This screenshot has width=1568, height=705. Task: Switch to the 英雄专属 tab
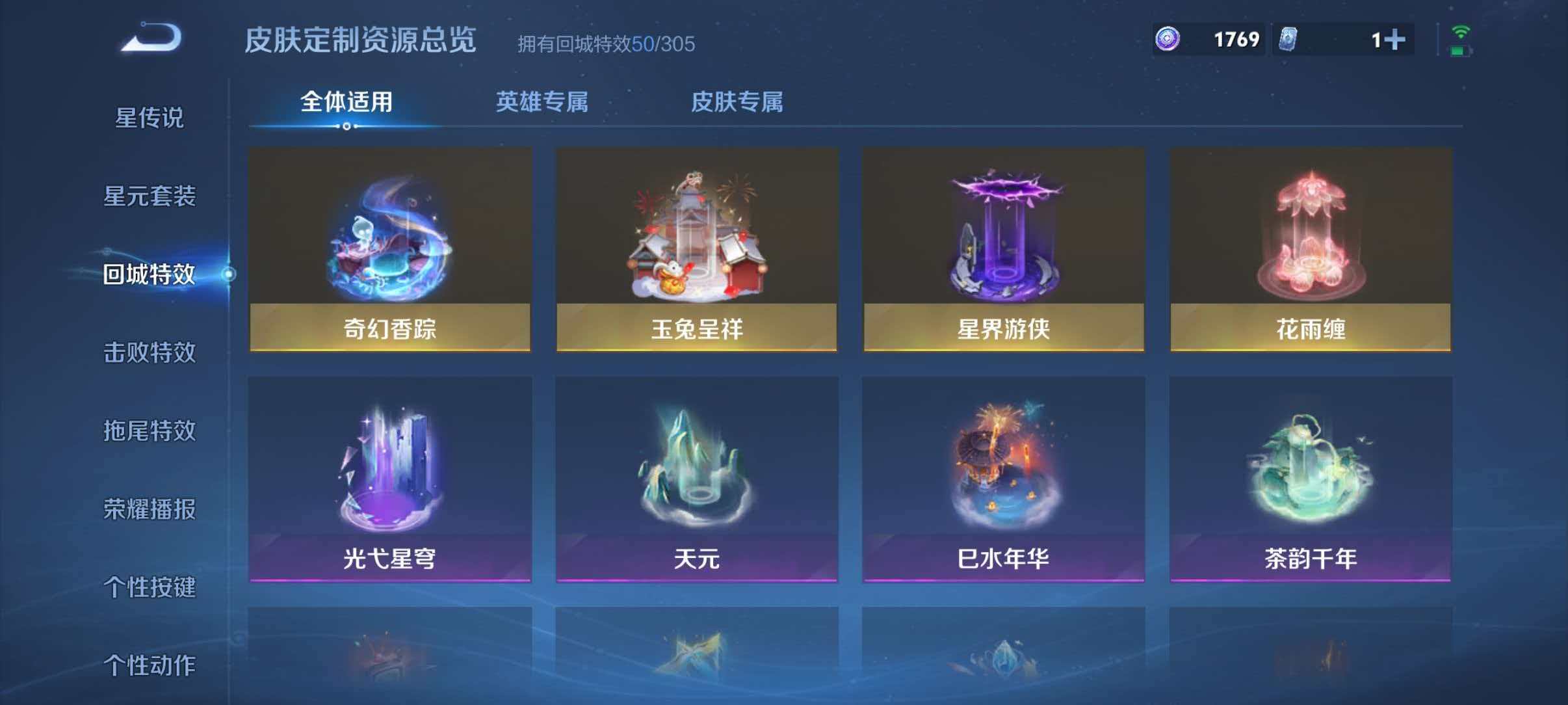click(x=543, y=102)
